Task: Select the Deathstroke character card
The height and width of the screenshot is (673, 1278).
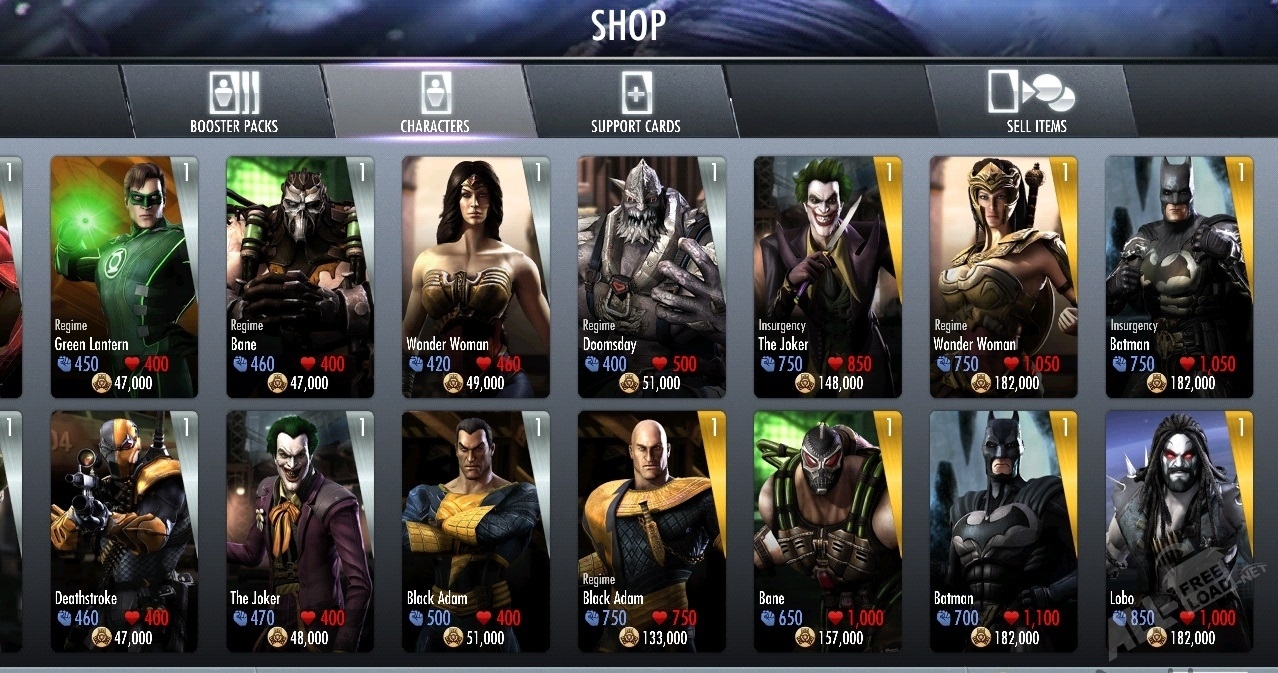Action: (x=124, y=530)
